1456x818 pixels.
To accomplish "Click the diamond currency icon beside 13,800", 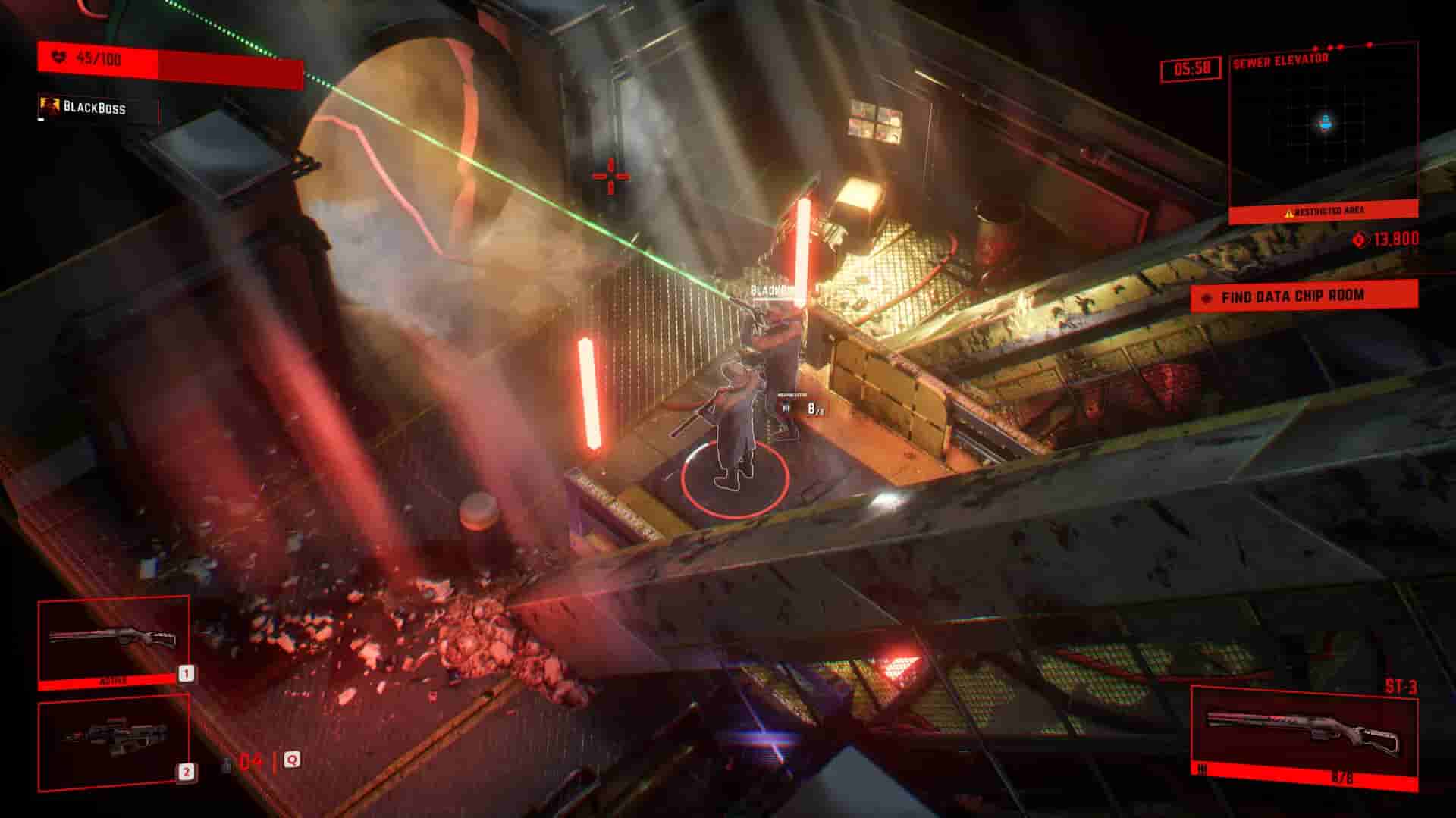I will click(1360, 240).
